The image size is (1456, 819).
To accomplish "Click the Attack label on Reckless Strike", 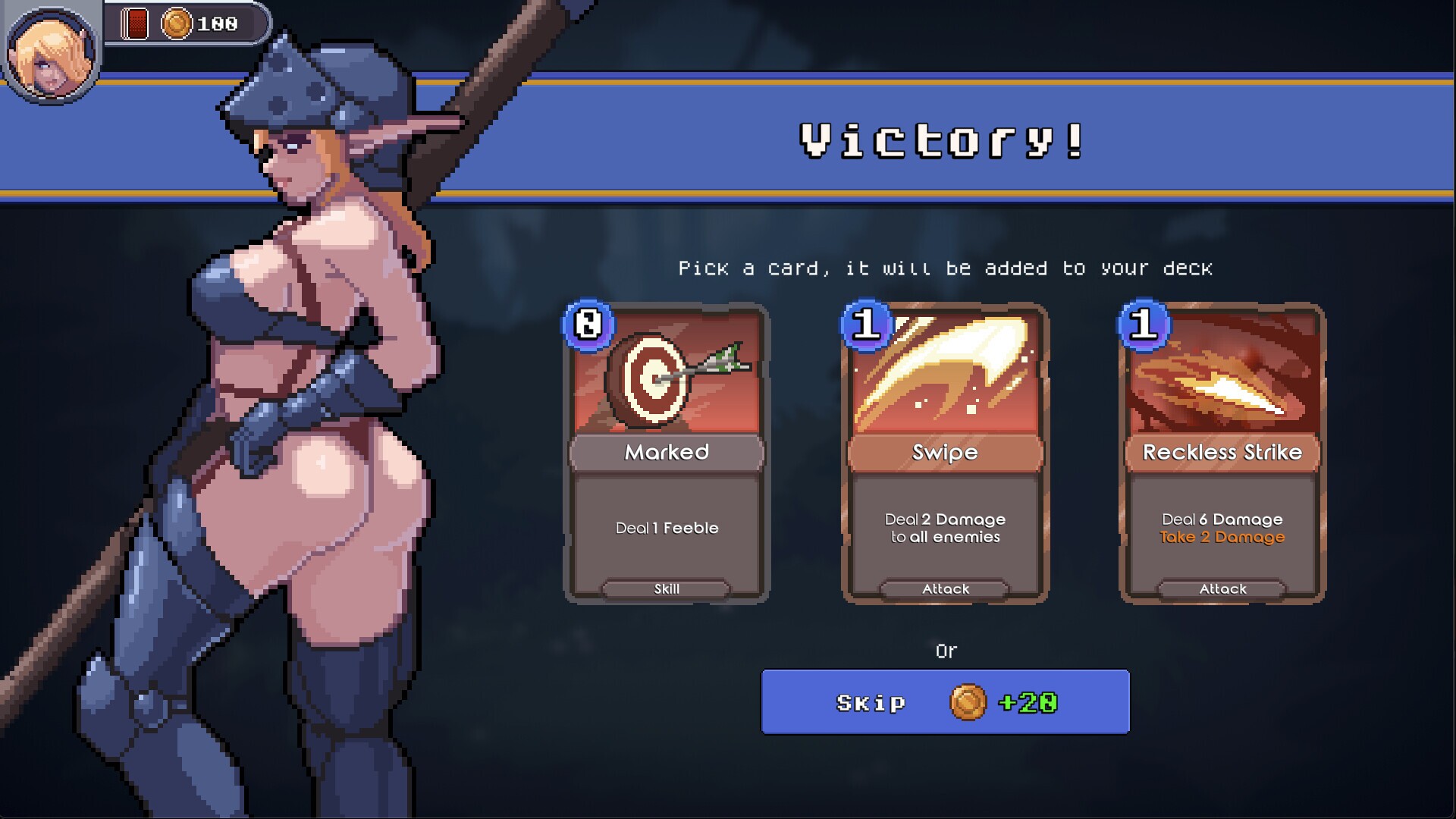I will click(x=1221, y=588).
